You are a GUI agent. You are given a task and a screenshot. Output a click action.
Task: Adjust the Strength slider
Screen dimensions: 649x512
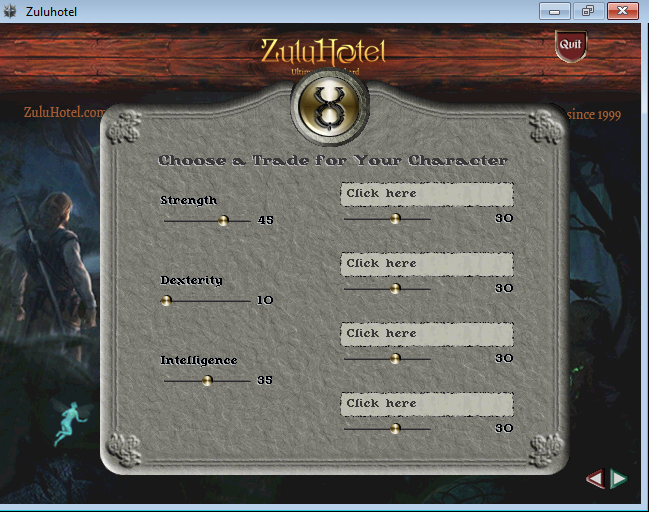[x=223, y=220]
